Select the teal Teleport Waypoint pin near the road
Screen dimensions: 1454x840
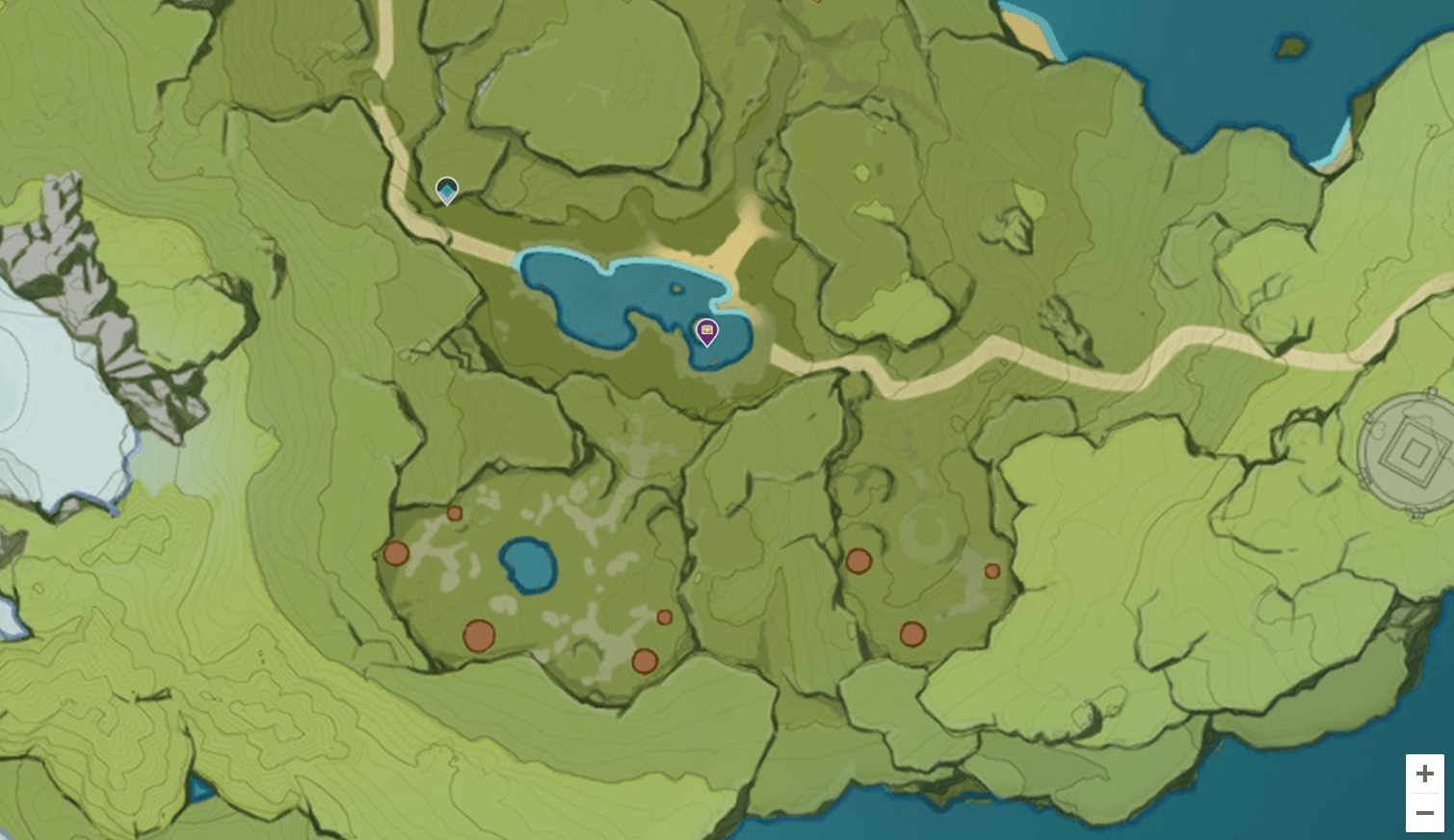[445, 191]
